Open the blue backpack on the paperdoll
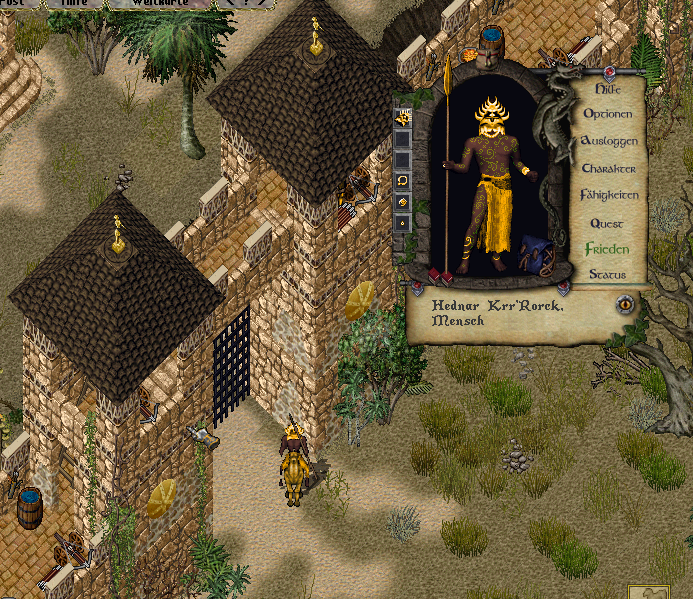The width and height of the screenshot is (693, 599). click(535, 259)
